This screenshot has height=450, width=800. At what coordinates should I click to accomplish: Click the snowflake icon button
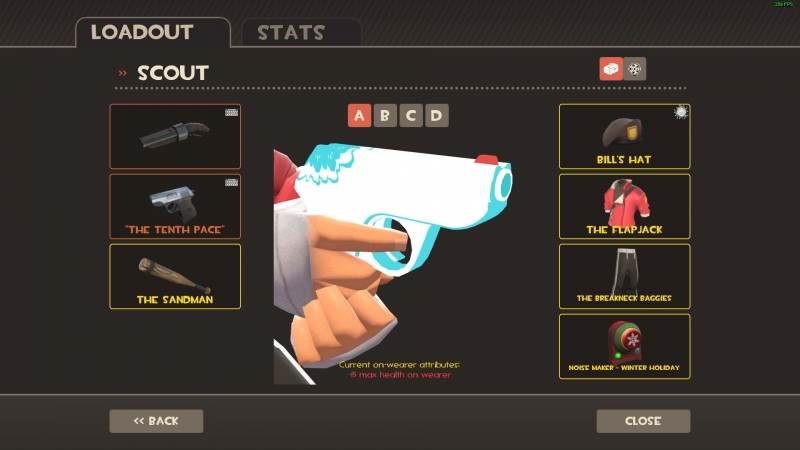point(635,69)
